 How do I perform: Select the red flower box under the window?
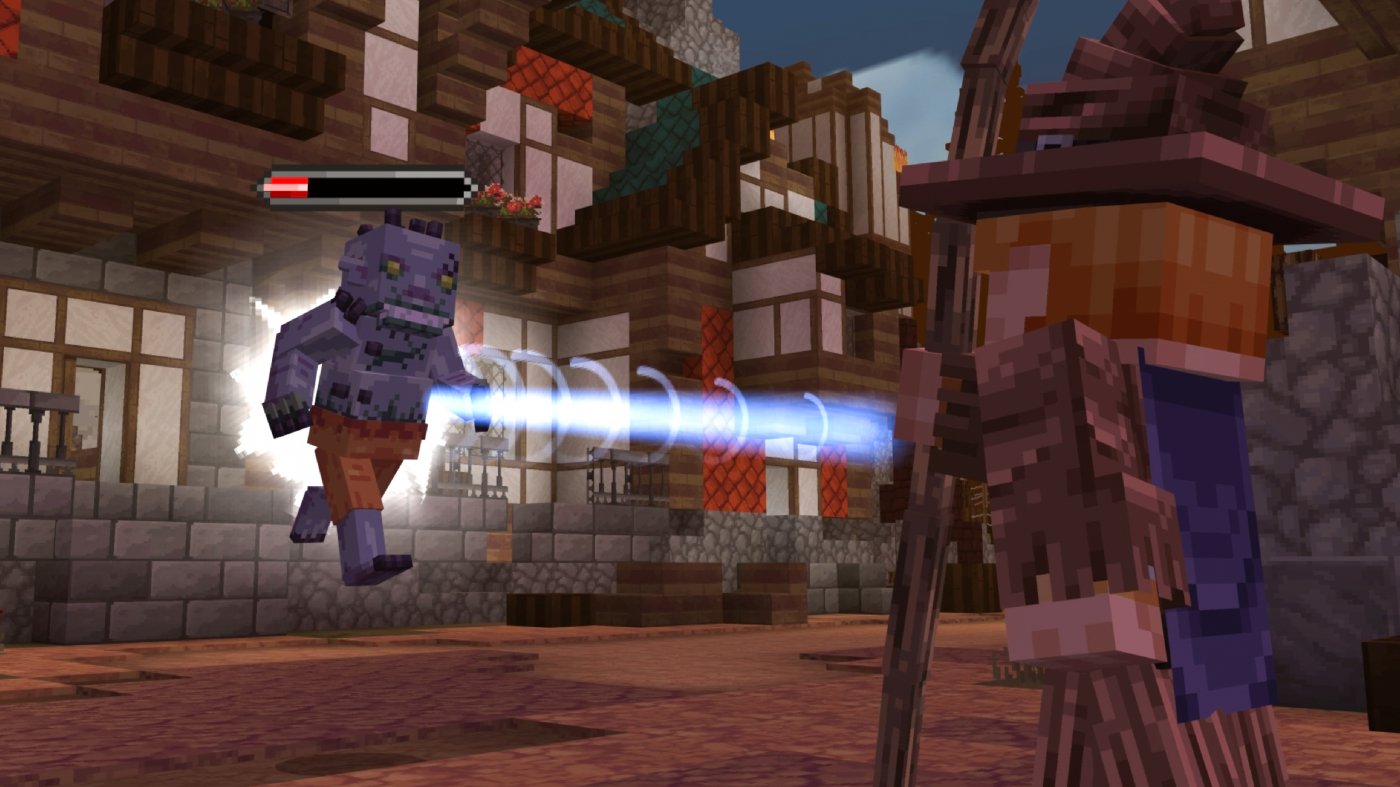[x=505, y=205]
